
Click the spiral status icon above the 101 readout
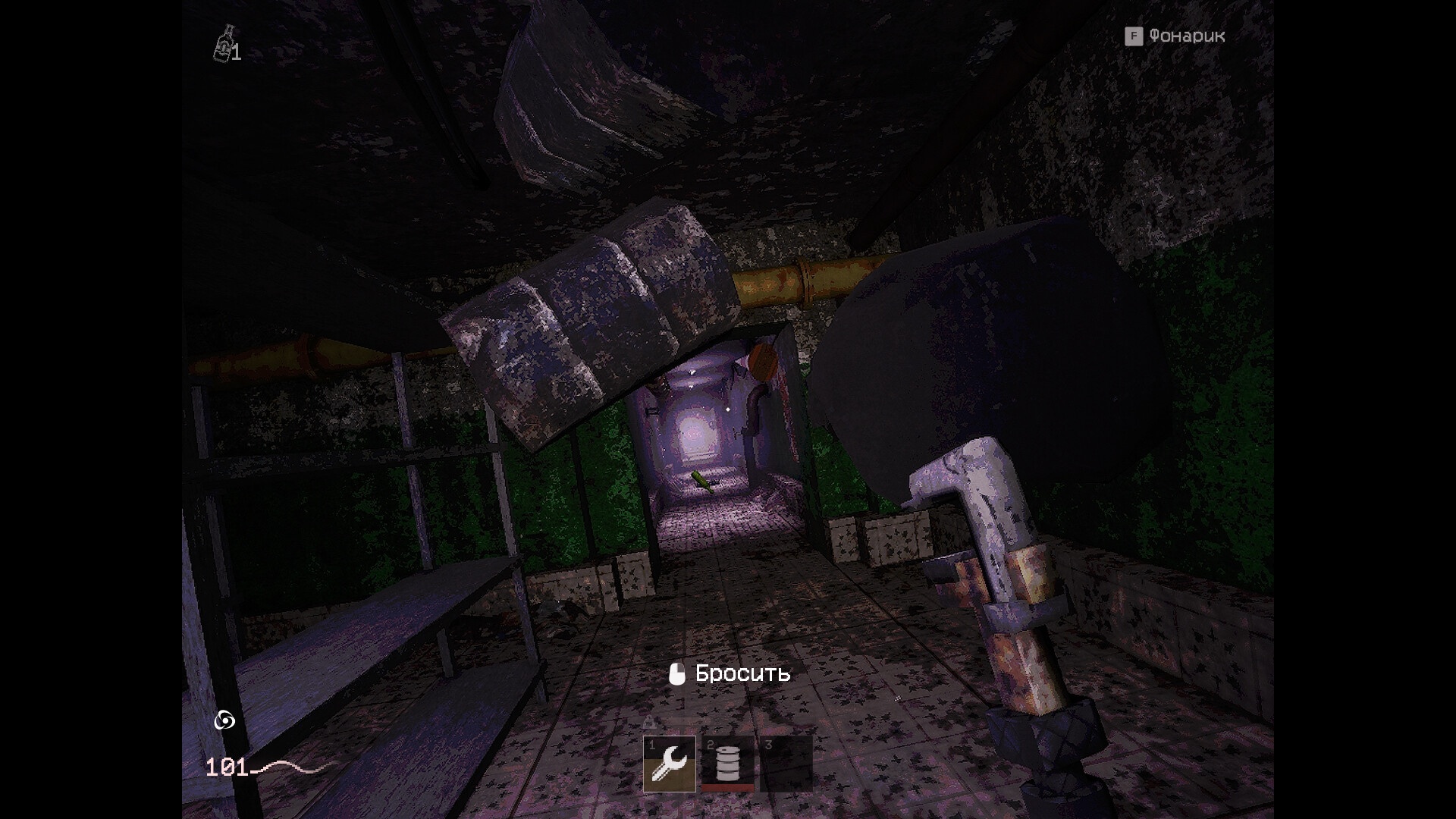[224, 720]
